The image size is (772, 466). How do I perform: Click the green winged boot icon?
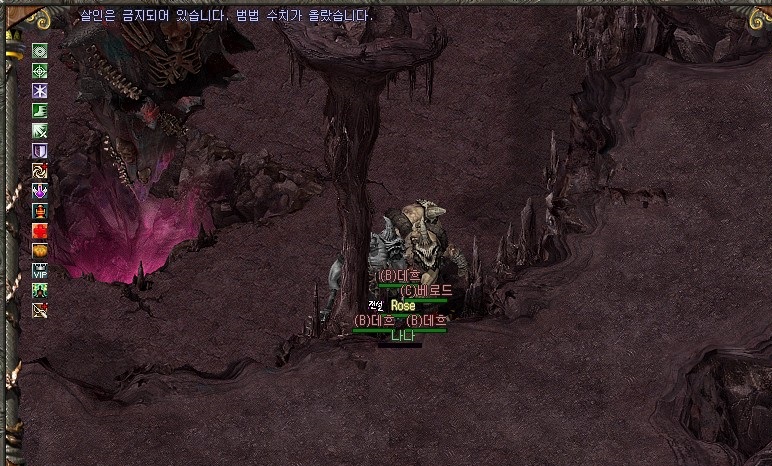click(x=40, y=111)
